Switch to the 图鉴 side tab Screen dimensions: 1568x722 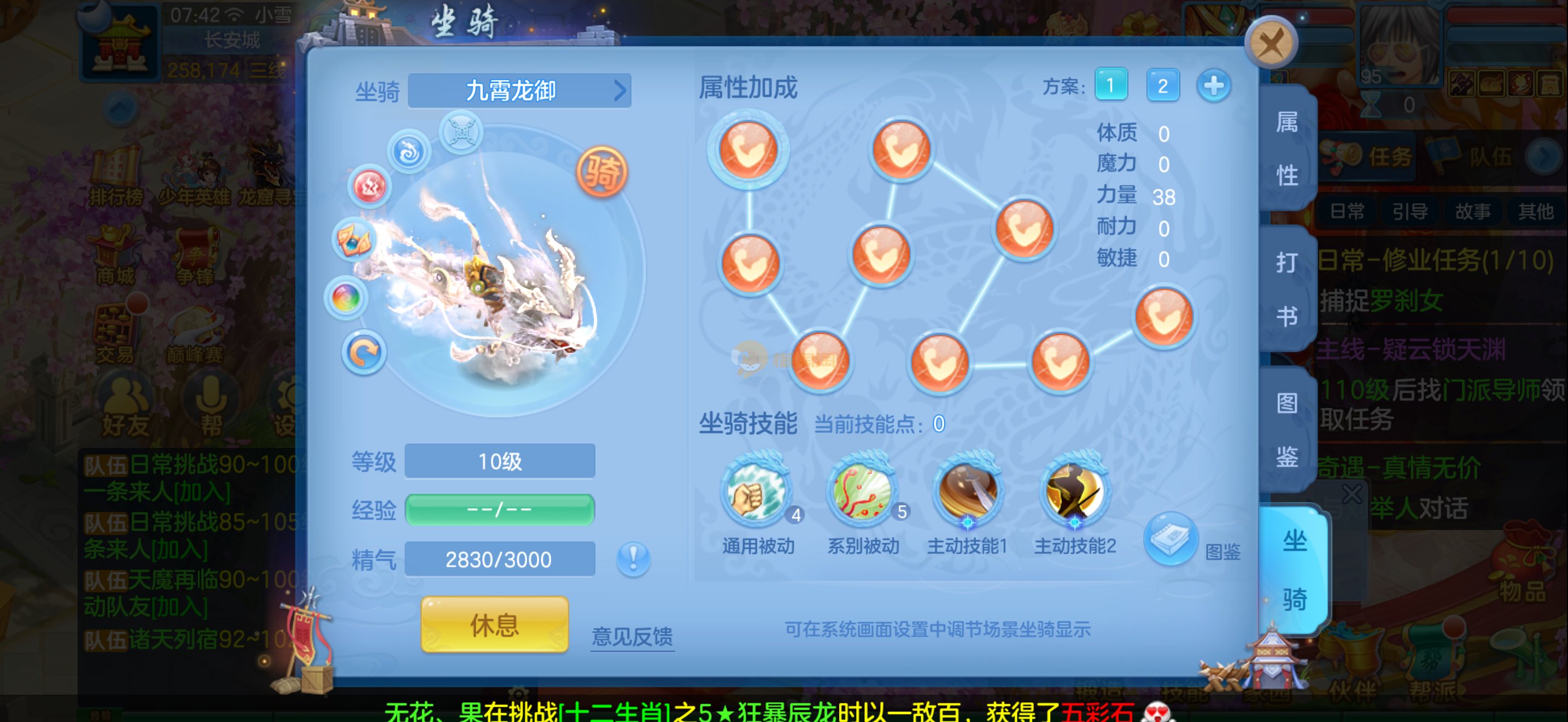point(1287,429)
